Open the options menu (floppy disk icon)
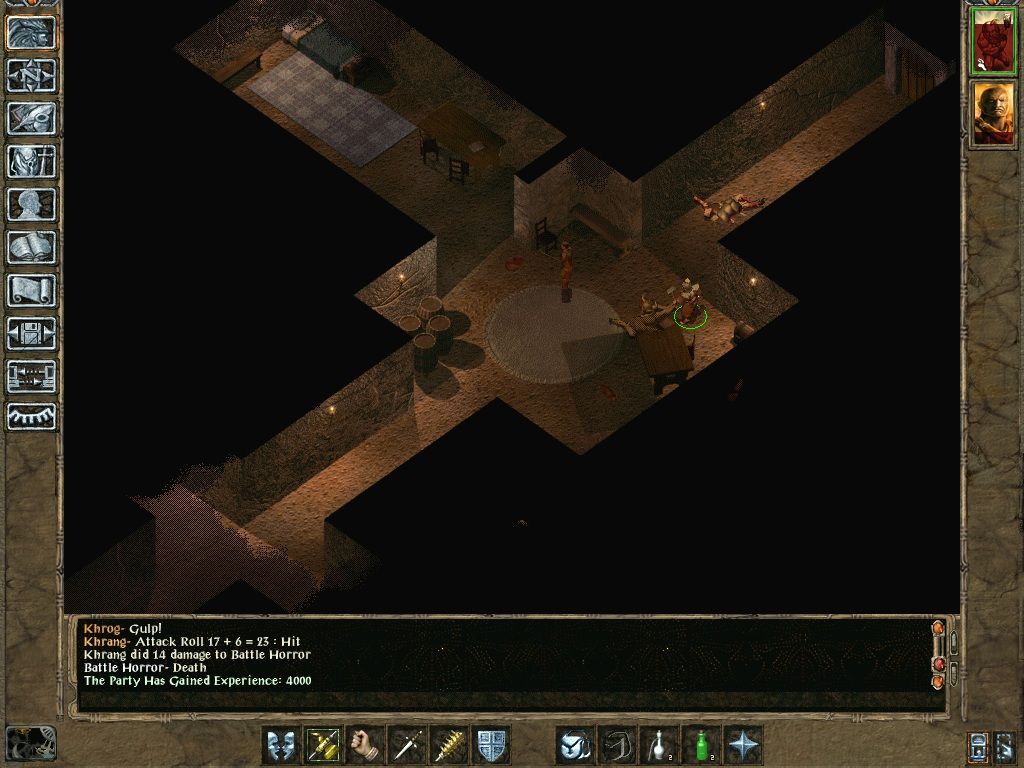Image resolution: width=1024 pixels, height=768 pixels. click(x=32, y=333)
